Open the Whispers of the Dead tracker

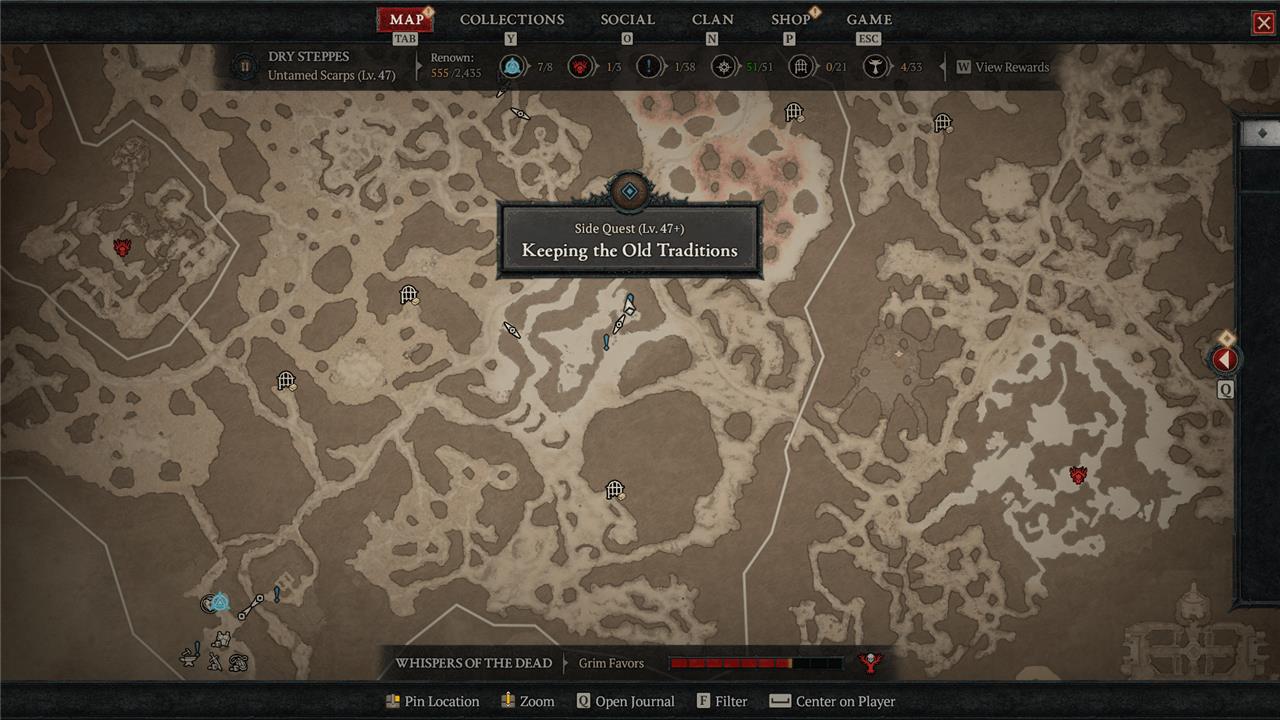click(473, 663)
